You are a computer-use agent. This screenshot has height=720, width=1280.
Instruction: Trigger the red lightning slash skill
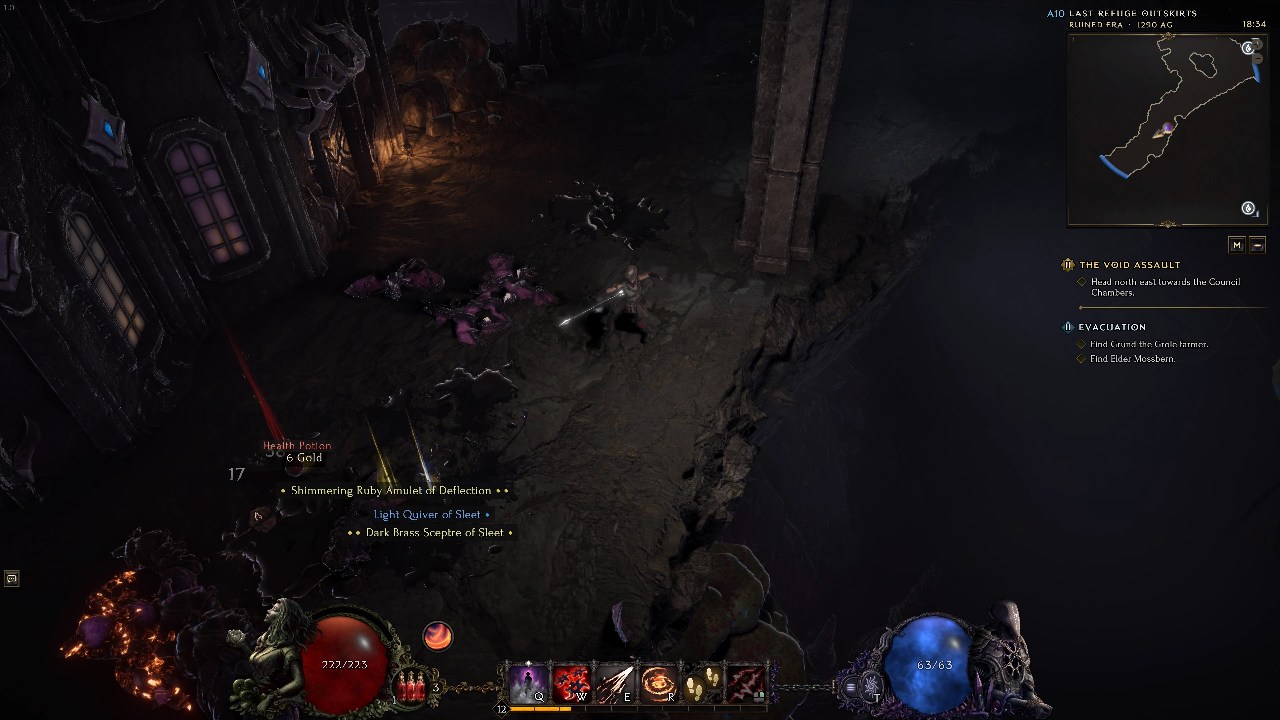[743, 684]
